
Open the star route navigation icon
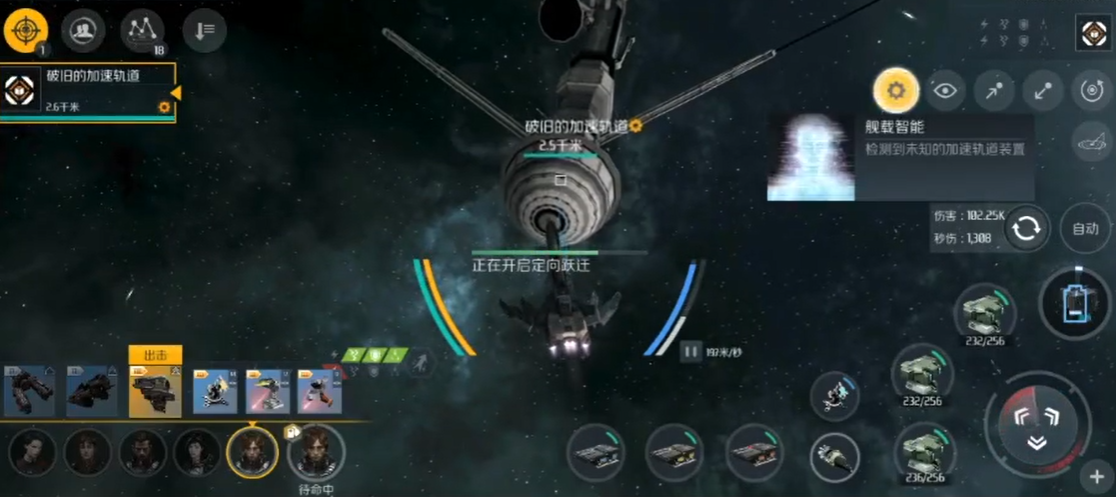(x=142, y=32)
